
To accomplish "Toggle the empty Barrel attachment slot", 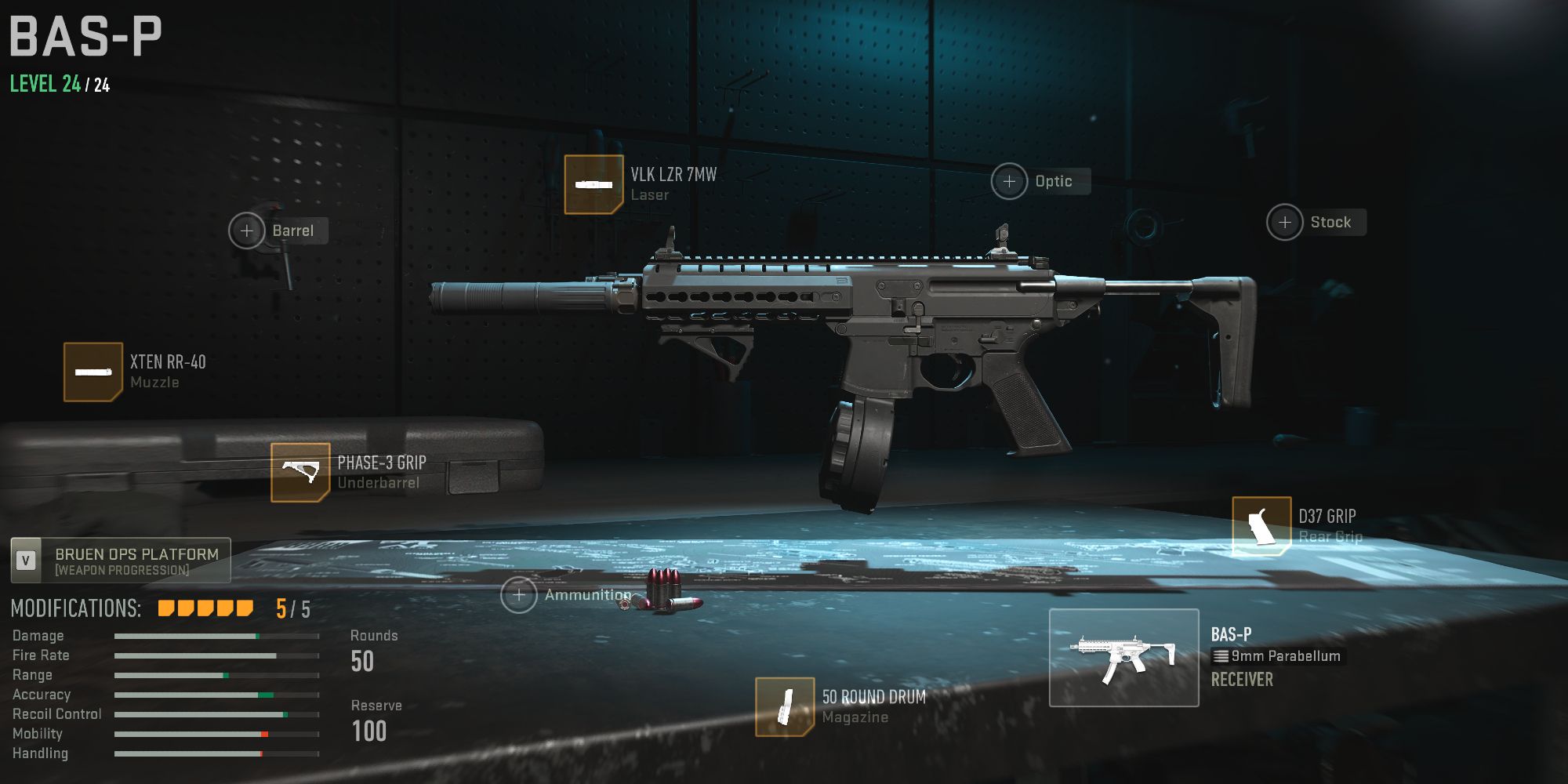I will point(247,230).
